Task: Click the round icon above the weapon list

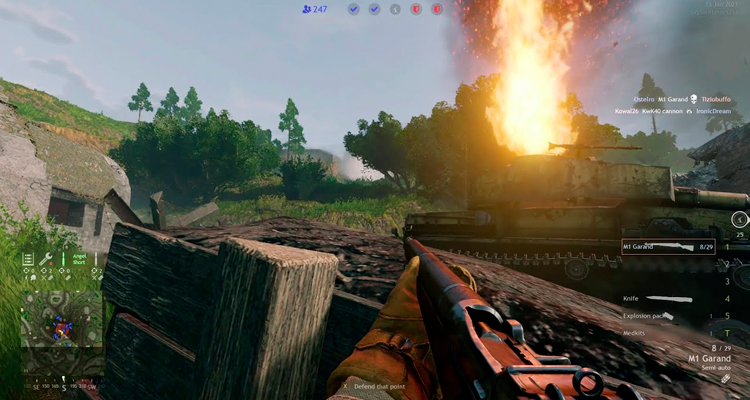Action: pyautogui.click(x=739, y=219)
